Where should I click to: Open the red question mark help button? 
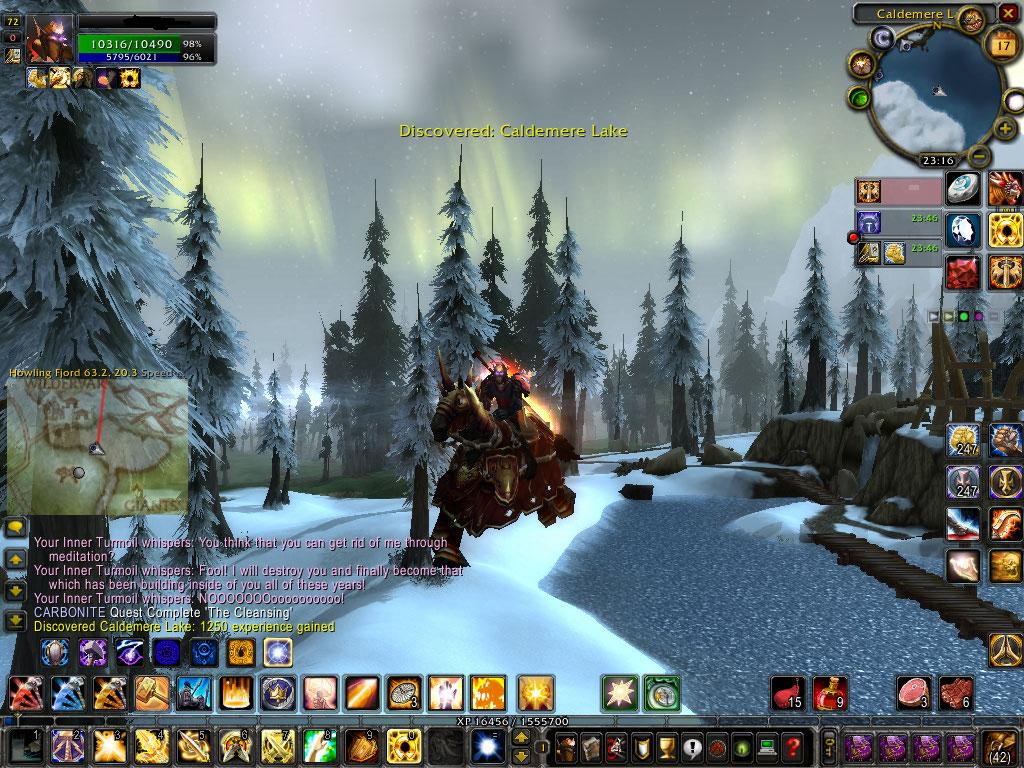[x=792, y=746]
